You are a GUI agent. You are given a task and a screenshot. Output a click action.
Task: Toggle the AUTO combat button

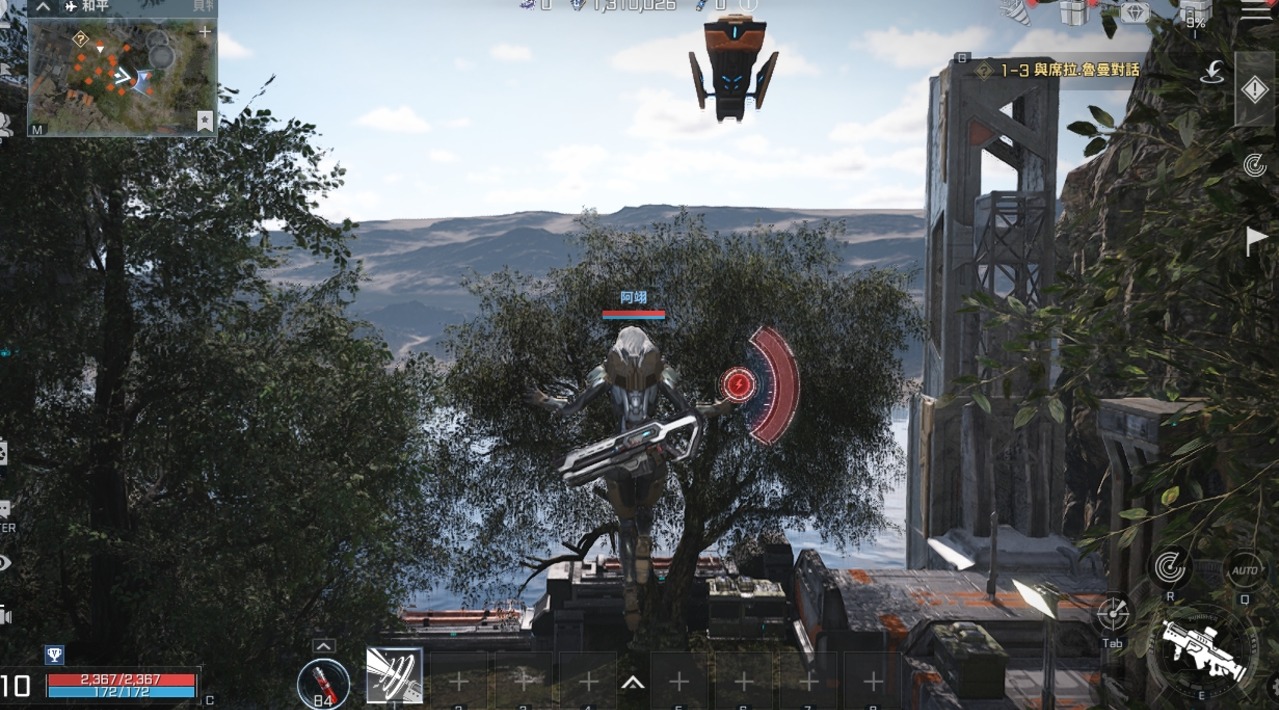(x=1244, y=569)
